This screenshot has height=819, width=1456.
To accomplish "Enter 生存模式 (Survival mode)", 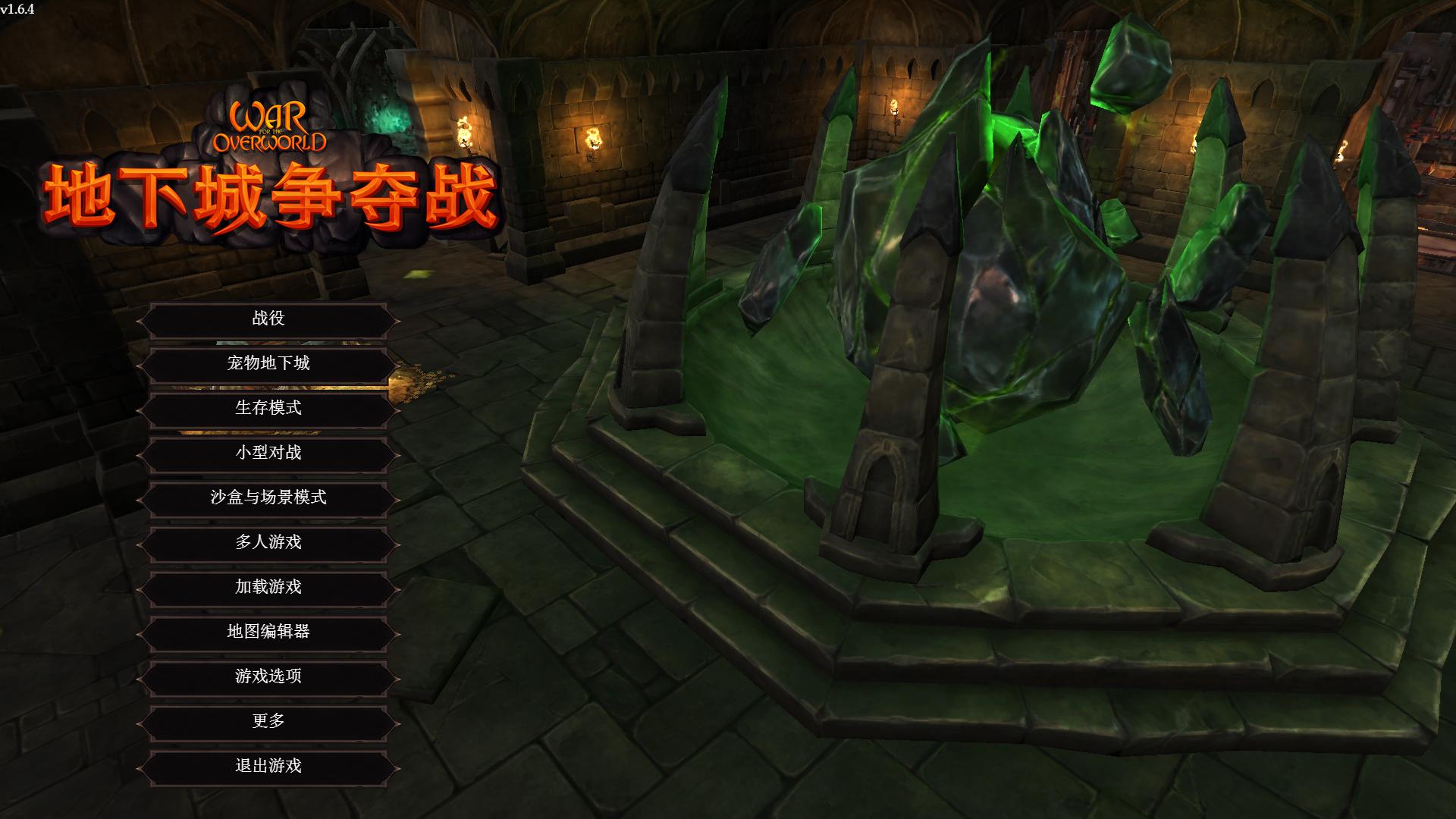I will click(x=270, y=409).
